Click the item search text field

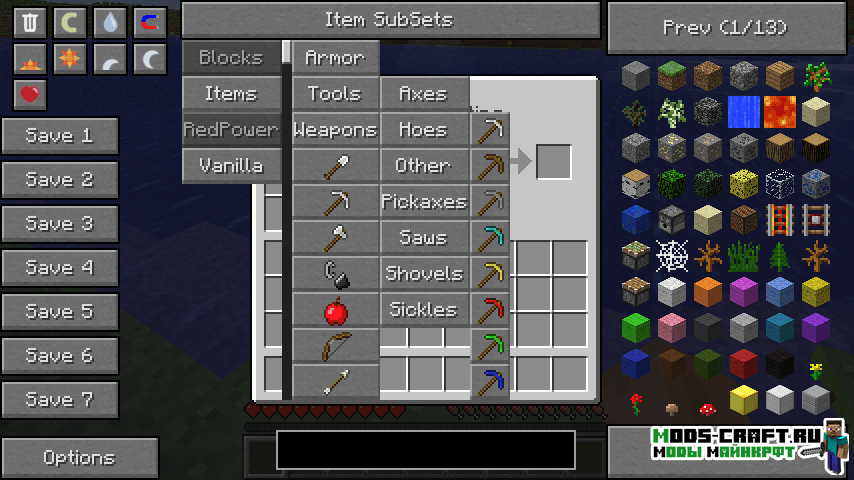click(426, 450)
